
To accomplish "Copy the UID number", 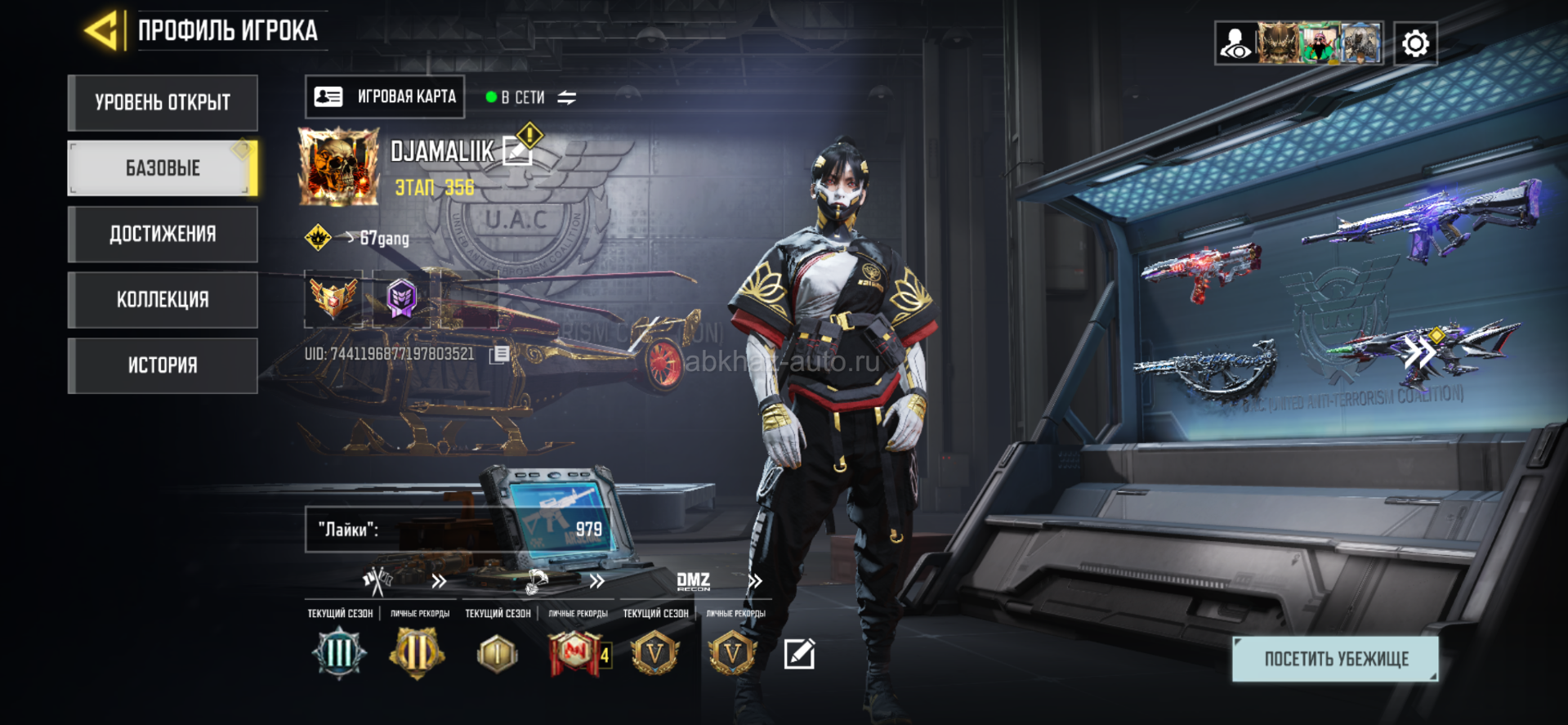I will coord(499,354).
